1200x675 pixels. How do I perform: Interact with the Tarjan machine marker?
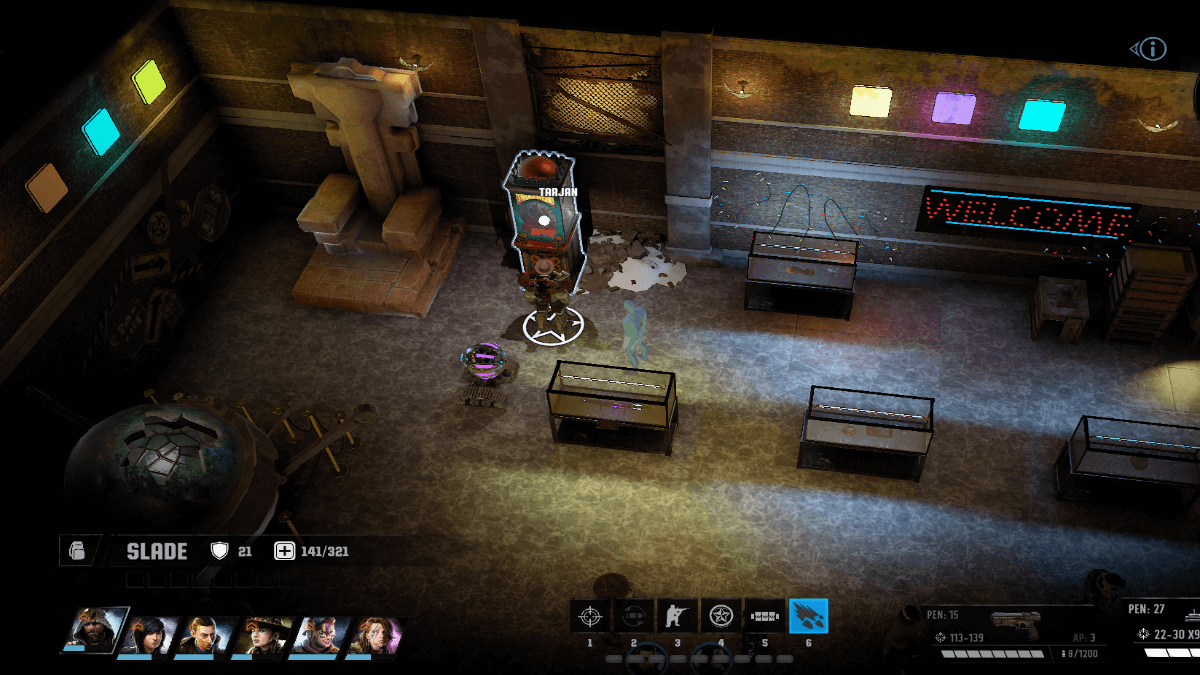[x=543, y=220]
